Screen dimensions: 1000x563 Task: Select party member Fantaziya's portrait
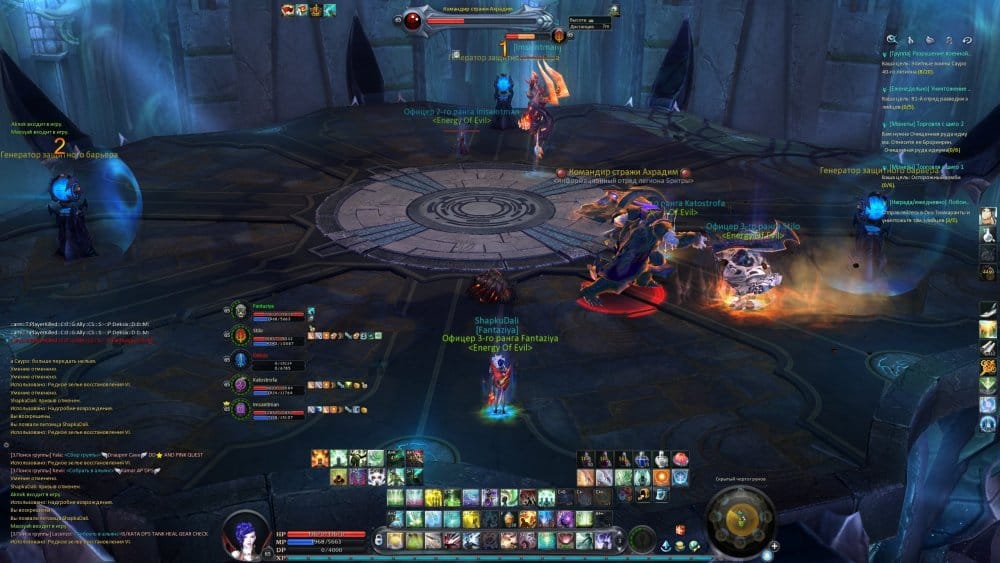(x=240, y=310)
